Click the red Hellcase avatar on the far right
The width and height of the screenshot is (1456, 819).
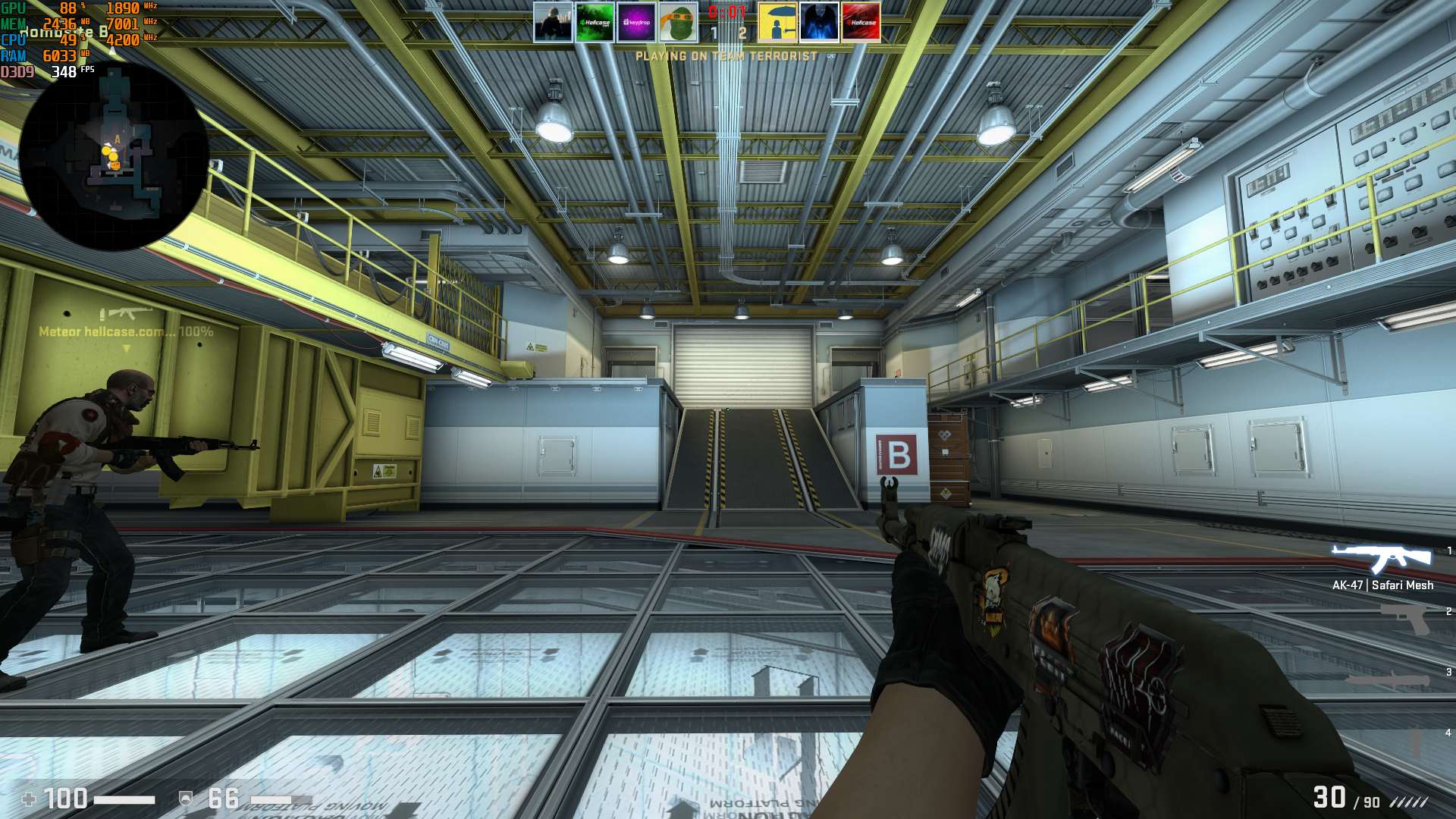coord(861,21)
